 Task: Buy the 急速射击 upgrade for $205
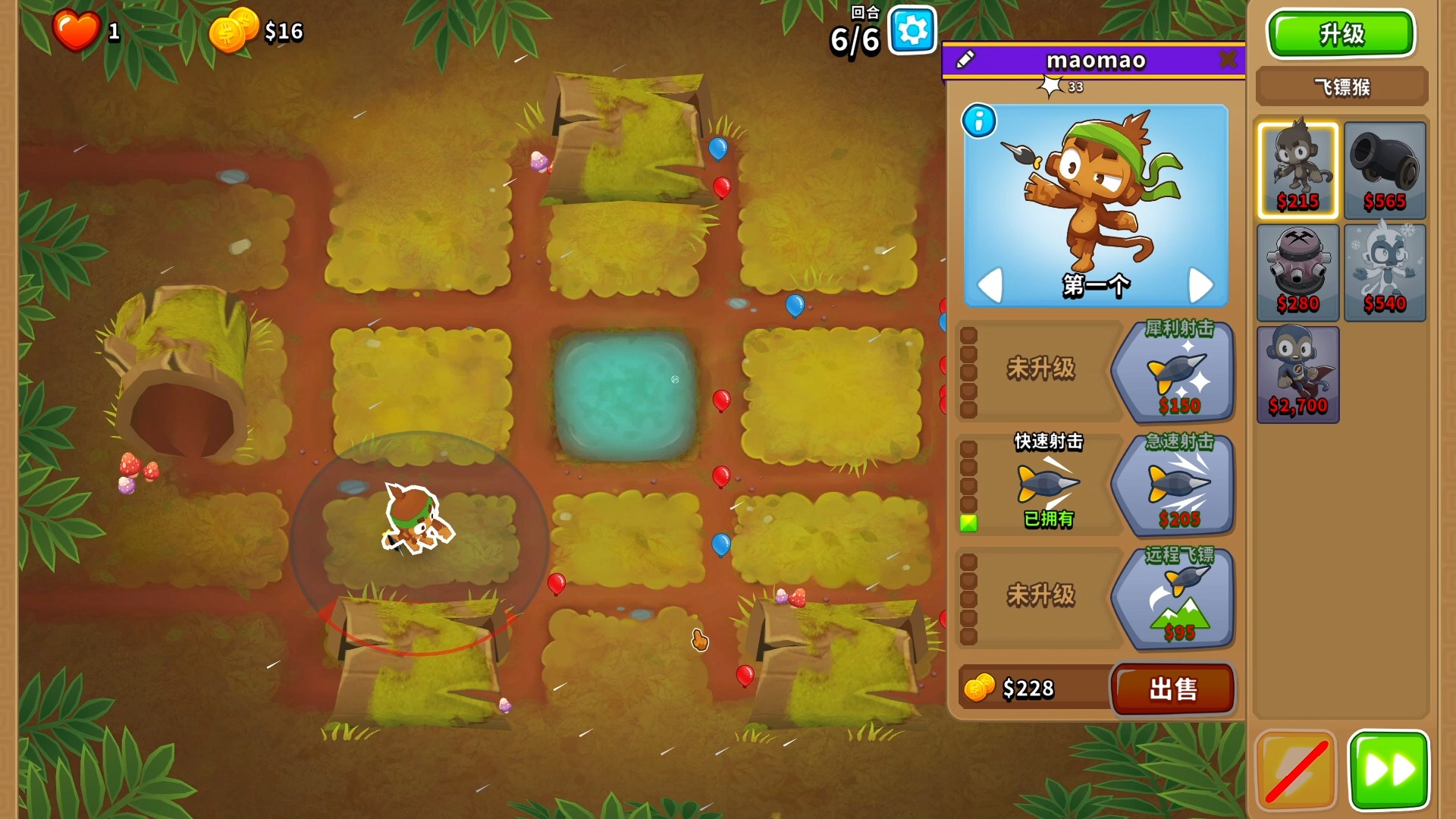coord(1175,485)
